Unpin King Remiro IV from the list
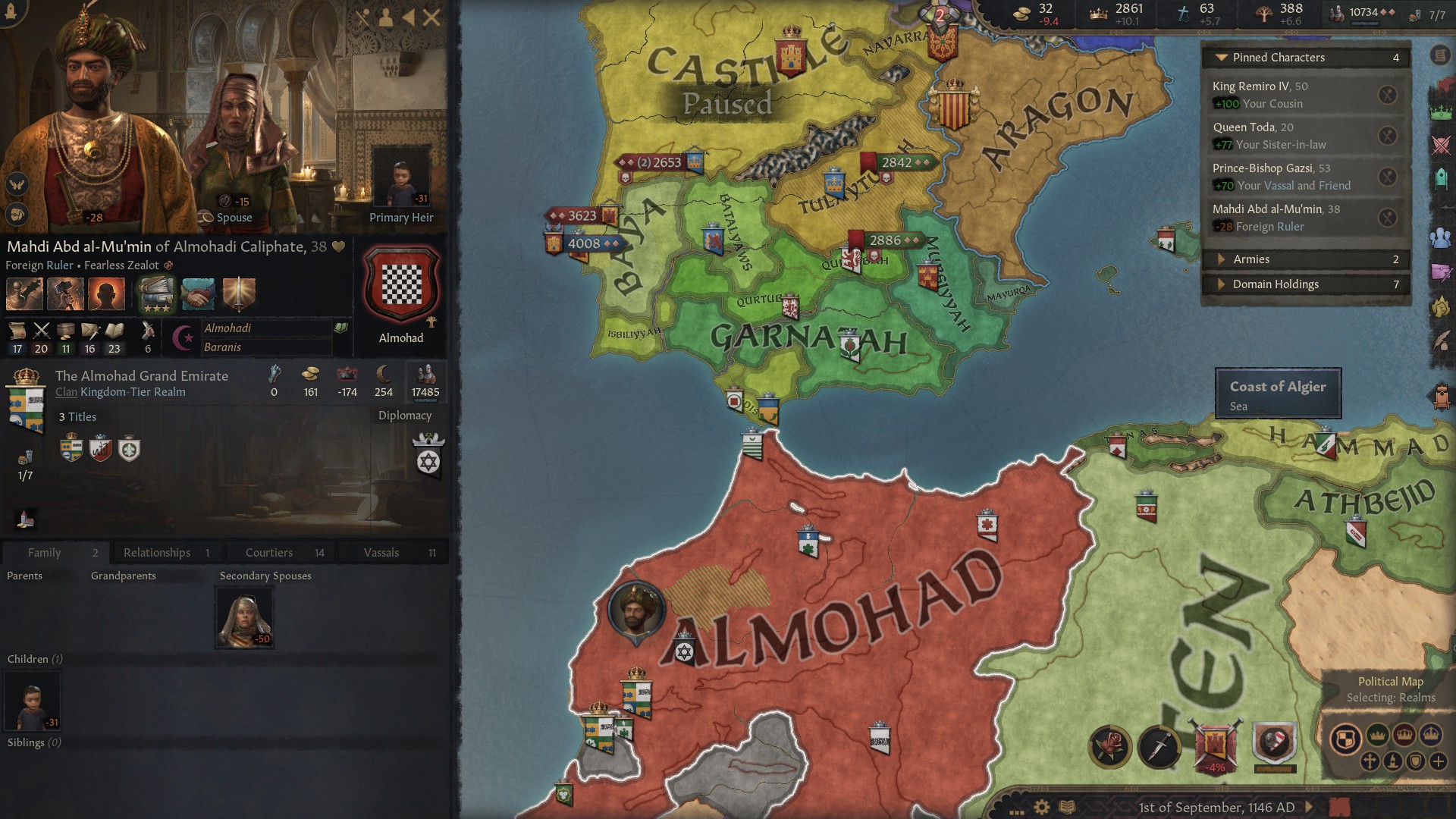The width and height of the screenshot is (1456, 819). coord(1388,93)
